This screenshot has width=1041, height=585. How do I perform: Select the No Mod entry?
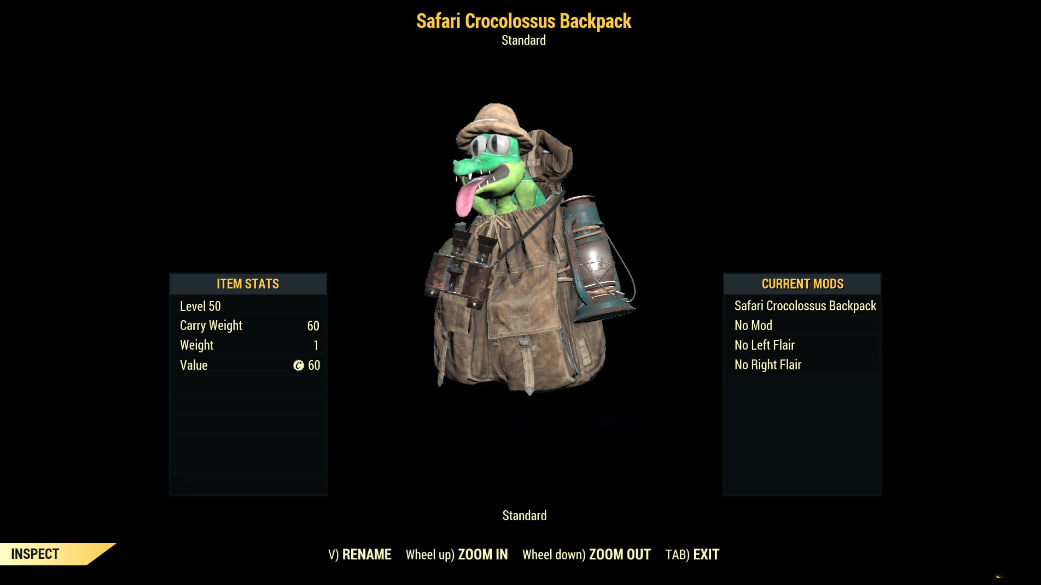(753, 325)
